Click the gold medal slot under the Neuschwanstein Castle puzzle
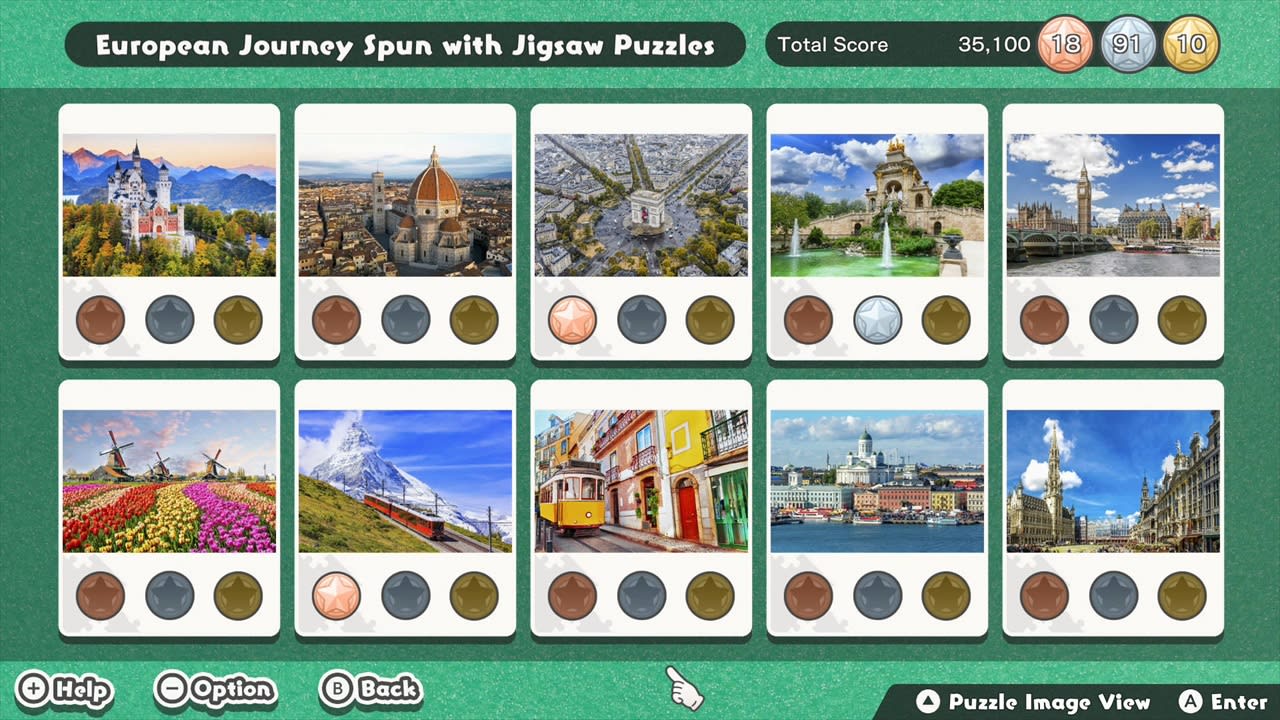1280x720 pixels. pos(237,320)
